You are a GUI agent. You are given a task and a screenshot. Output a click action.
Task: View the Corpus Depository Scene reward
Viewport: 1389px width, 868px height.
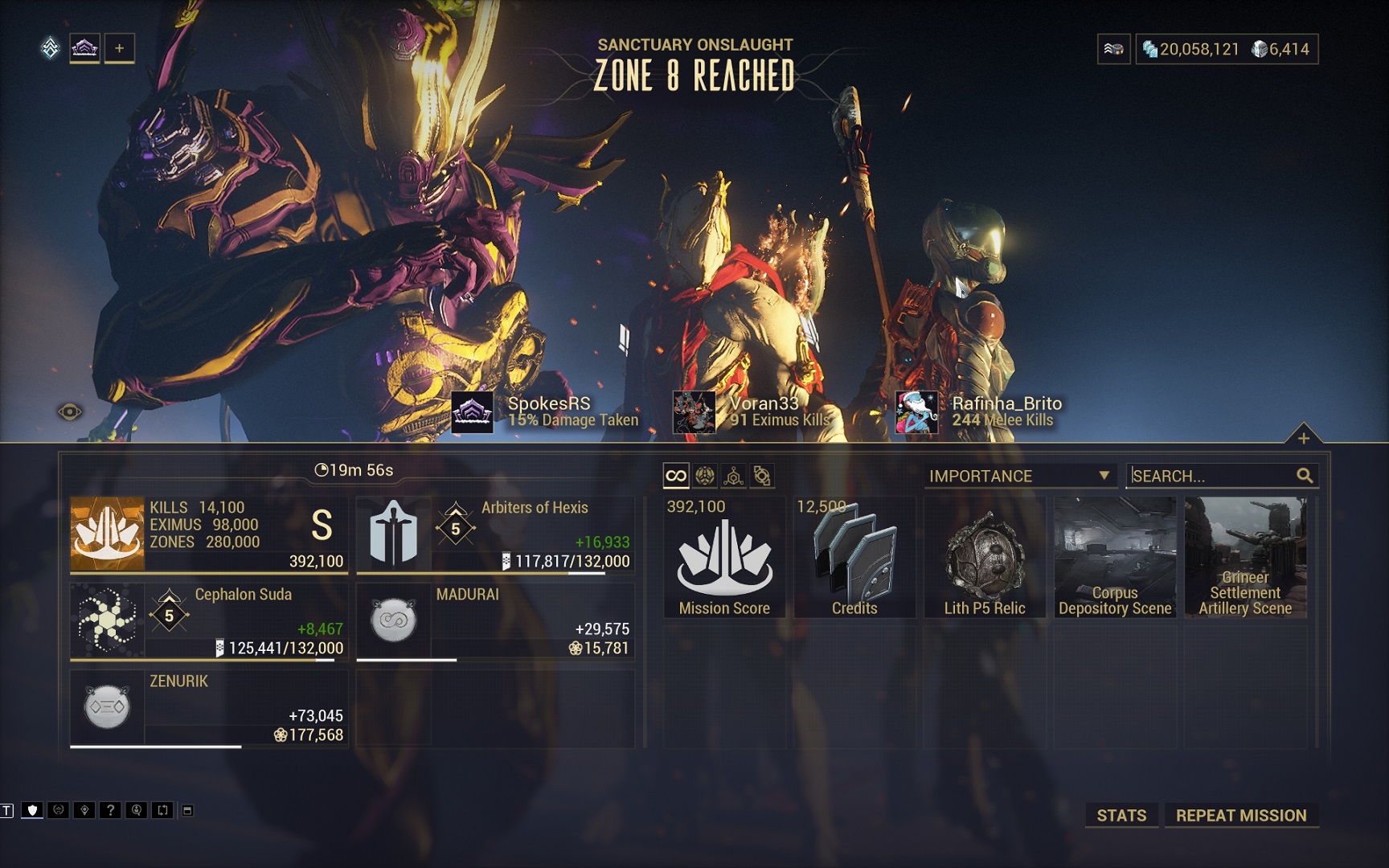tap(1115, 557)
